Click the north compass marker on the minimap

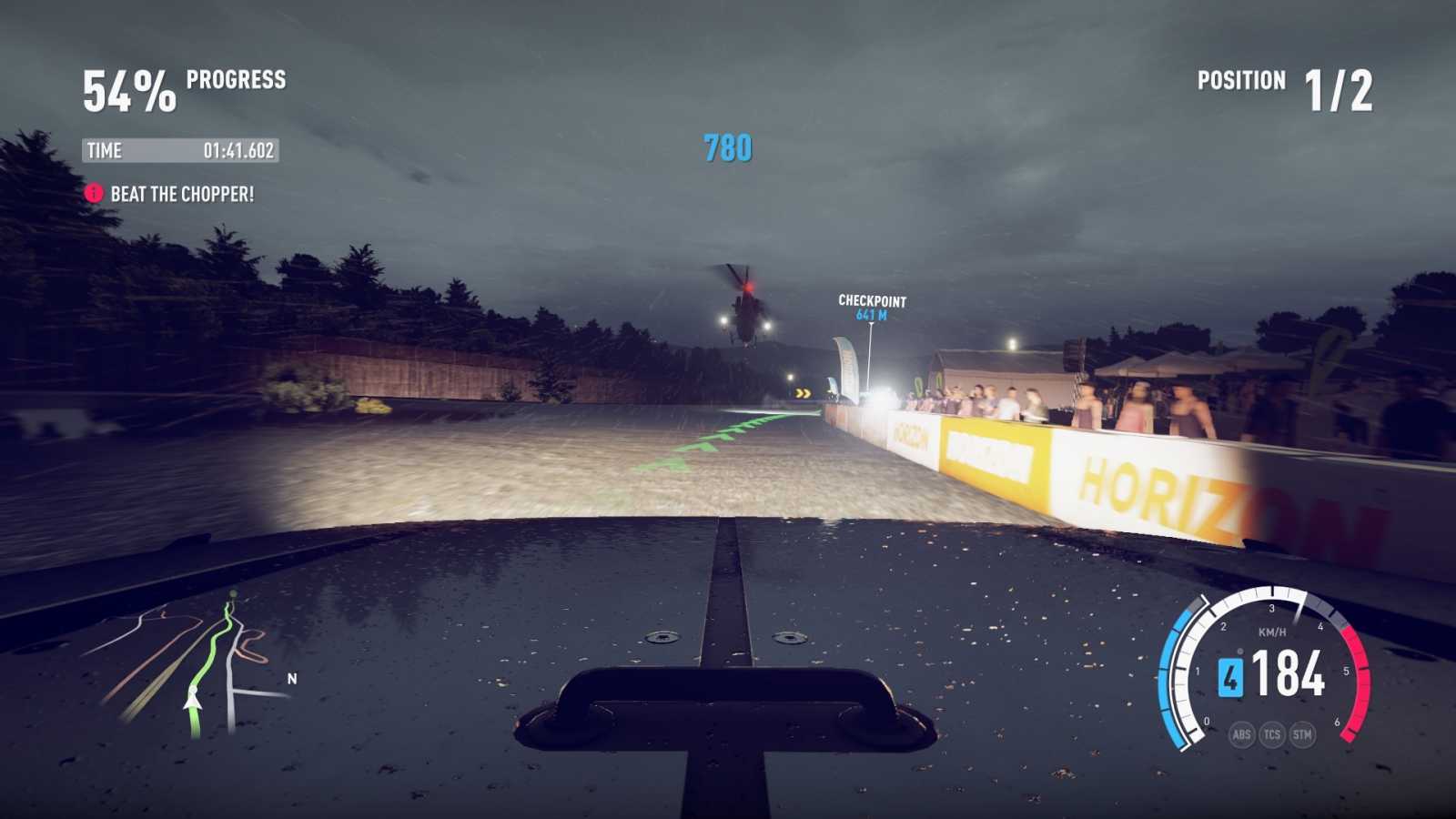tap(291, 679)
